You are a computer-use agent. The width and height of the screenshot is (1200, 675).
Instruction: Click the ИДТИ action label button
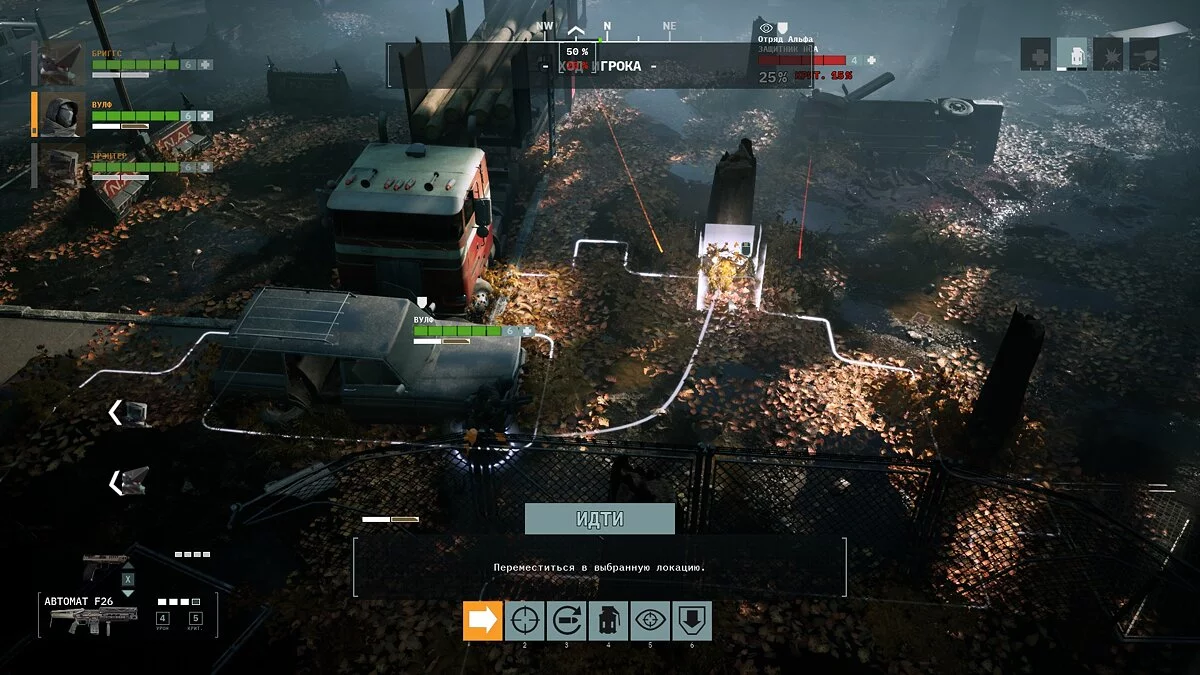600,518
